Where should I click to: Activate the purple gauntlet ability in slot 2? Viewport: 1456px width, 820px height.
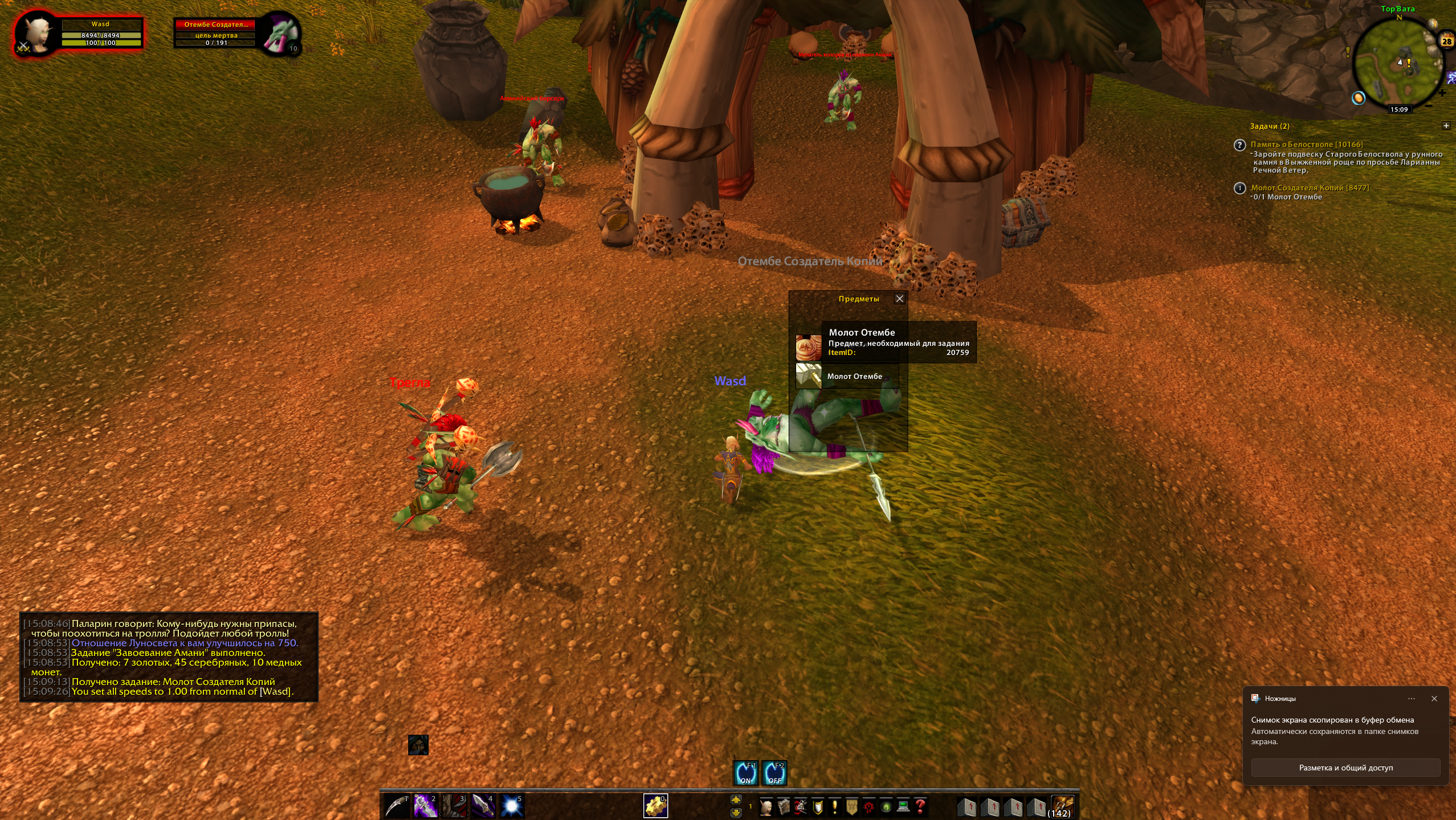[425, 806]
